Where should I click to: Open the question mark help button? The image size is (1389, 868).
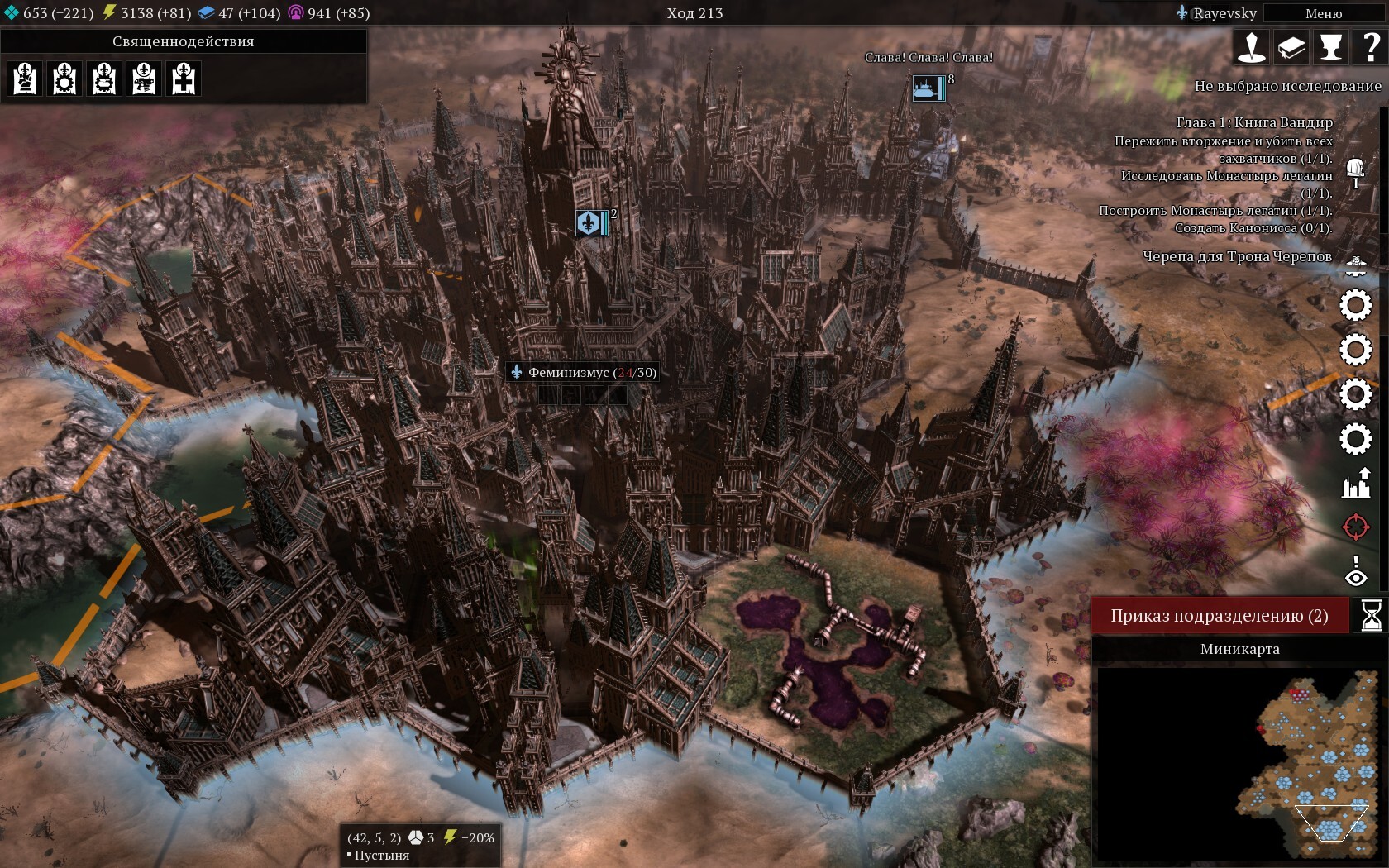[x=1370, y=47]
